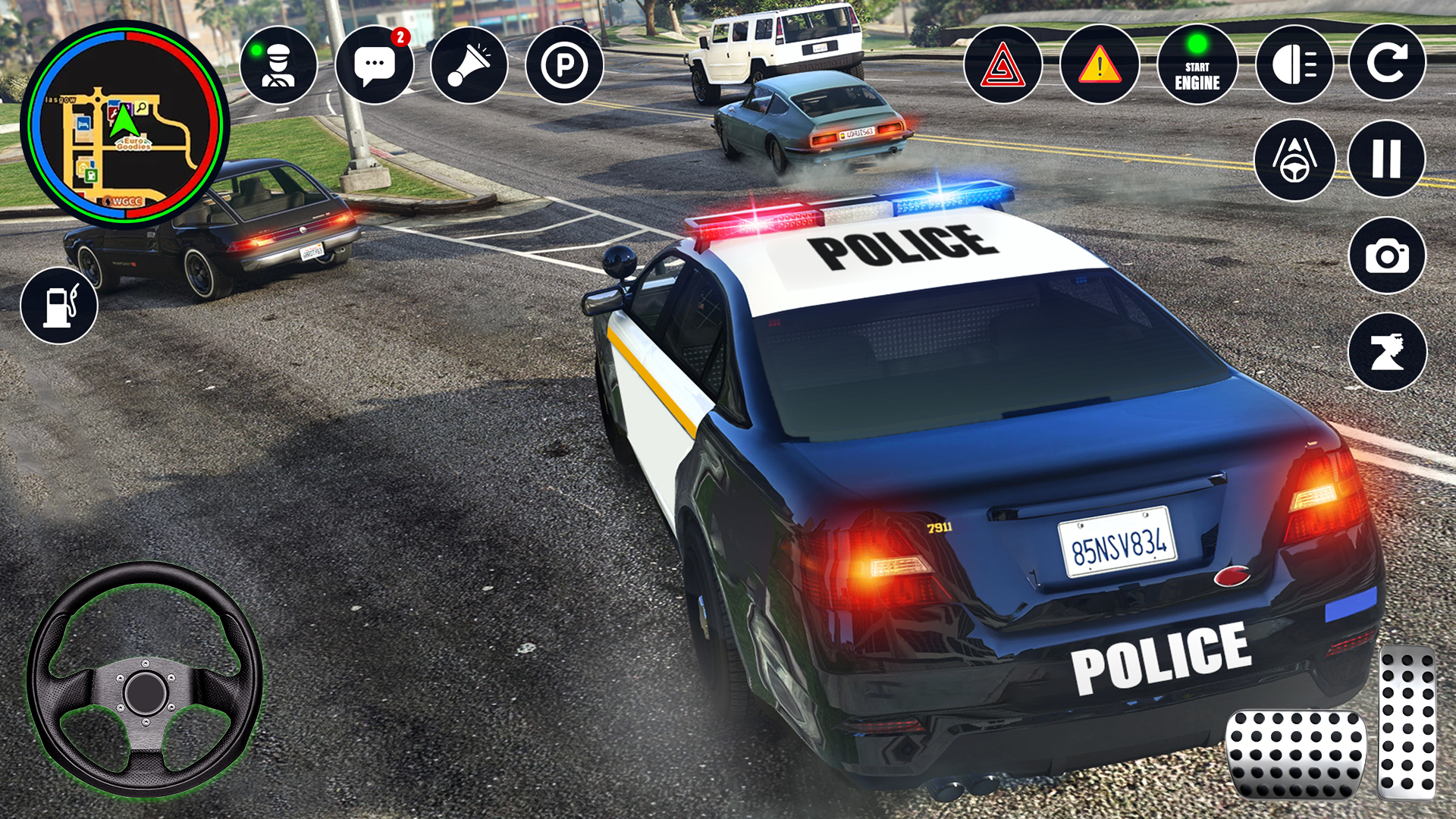1456x819 pixels.
Task: Tap the anvil-shaped icon button
Action: click(1387, 352)
